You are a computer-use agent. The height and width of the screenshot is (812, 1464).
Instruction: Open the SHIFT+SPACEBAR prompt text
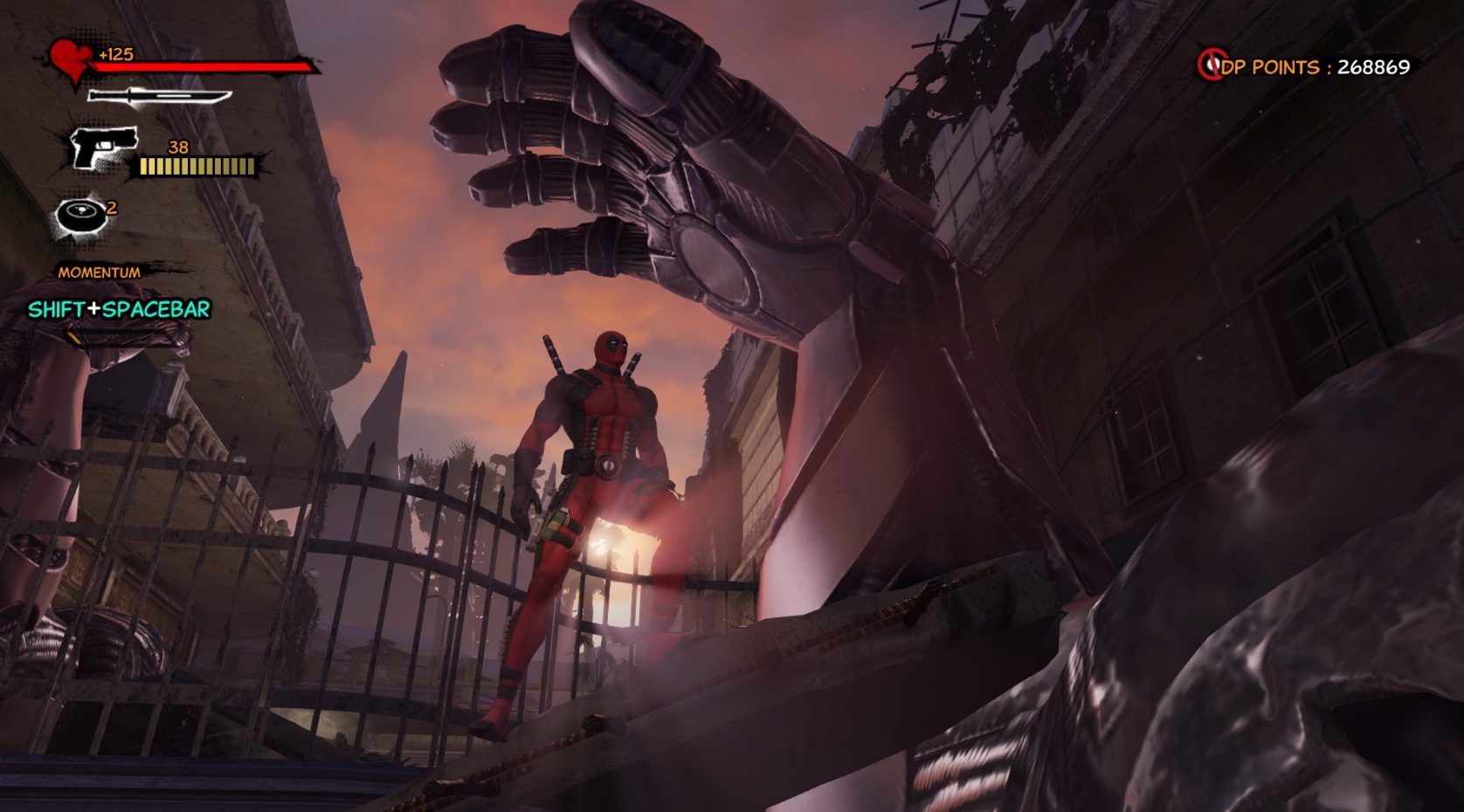tap(118, 307)
